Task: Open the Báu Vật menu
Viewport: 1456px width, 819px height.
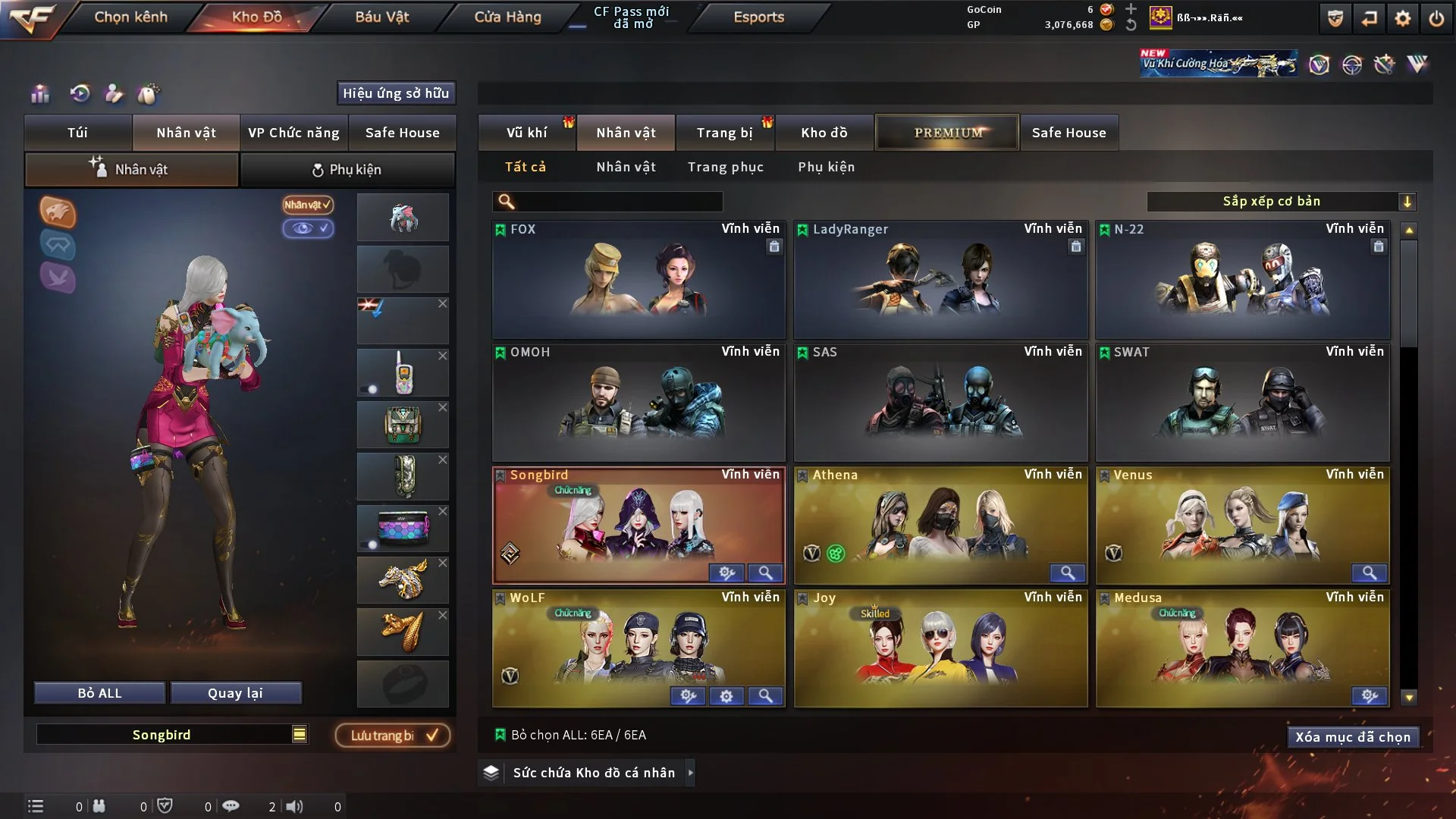Action: tap(381, 17)
